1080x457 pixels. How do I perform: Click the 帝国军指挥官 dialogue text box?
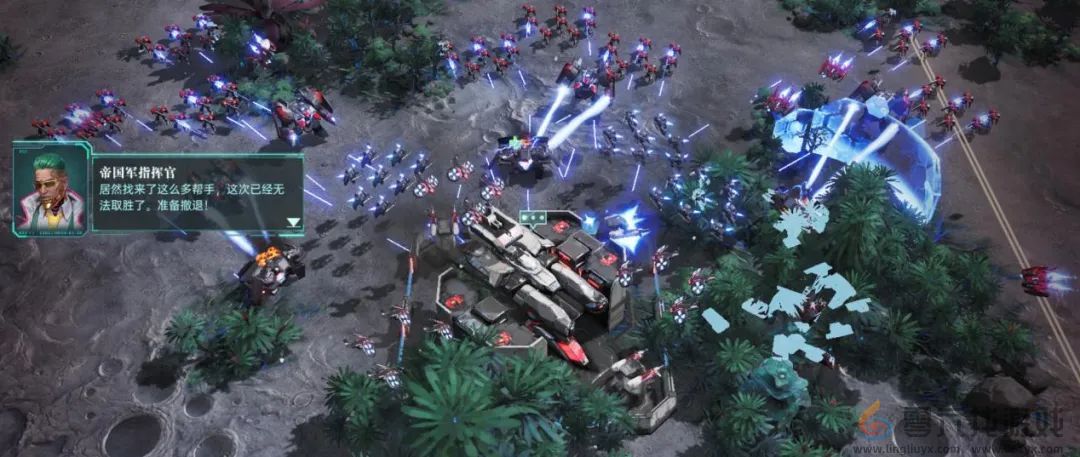click(190, 190)
